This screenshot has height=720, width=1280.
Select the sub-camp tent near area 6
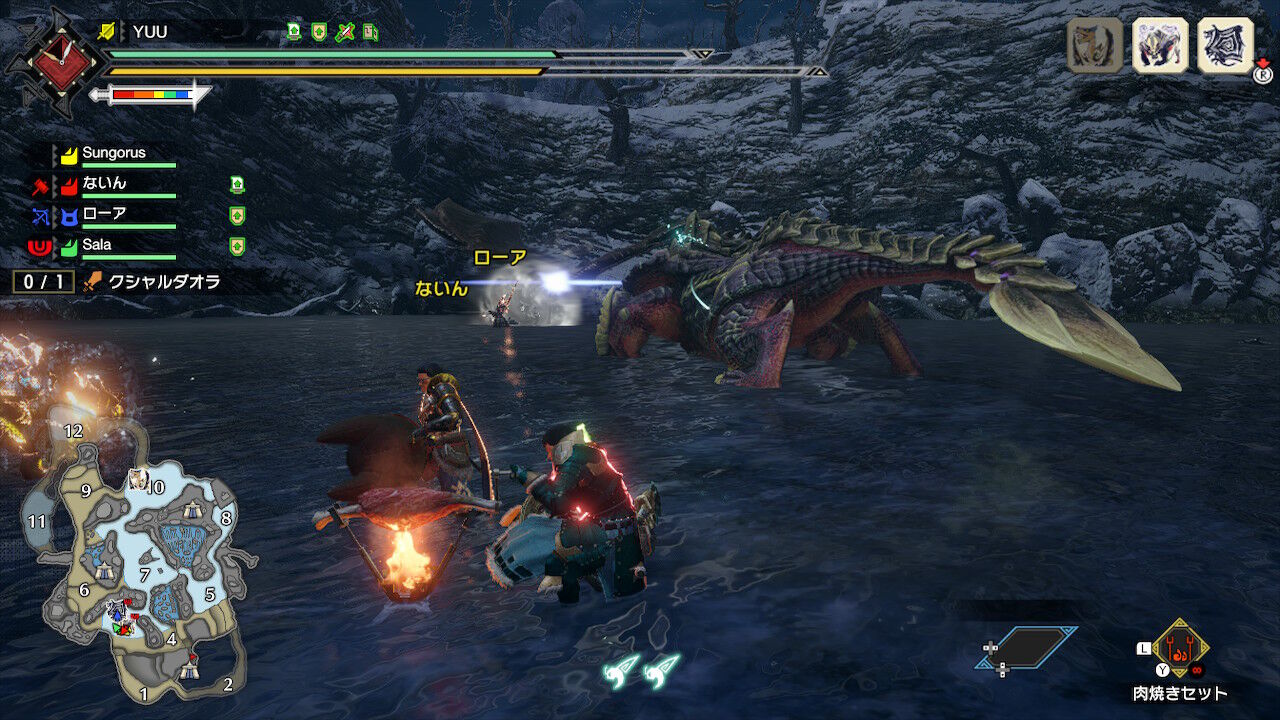pos(105,571)
